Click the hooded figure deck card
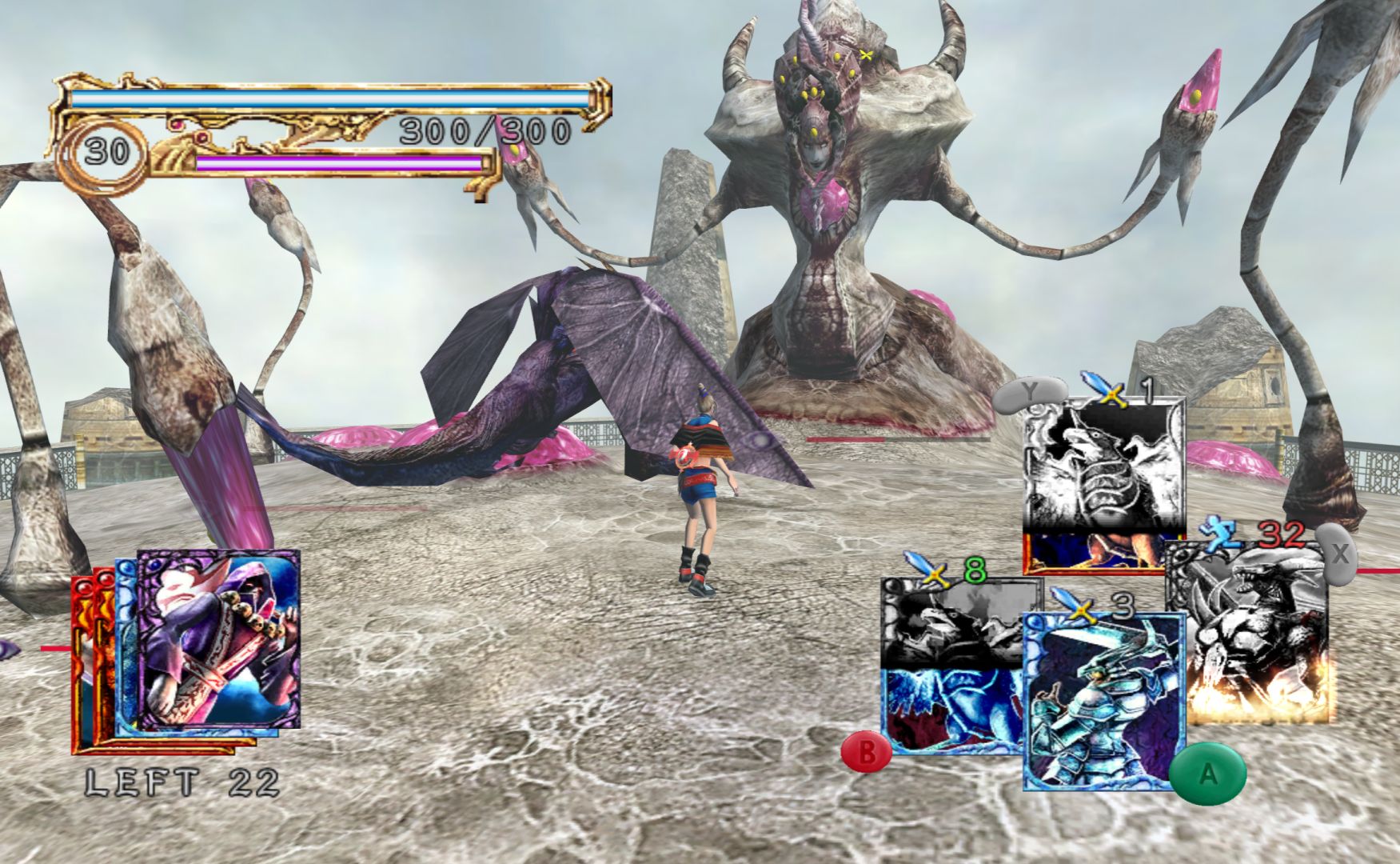This screenshot has height=864, width=1400. [218, 638]
